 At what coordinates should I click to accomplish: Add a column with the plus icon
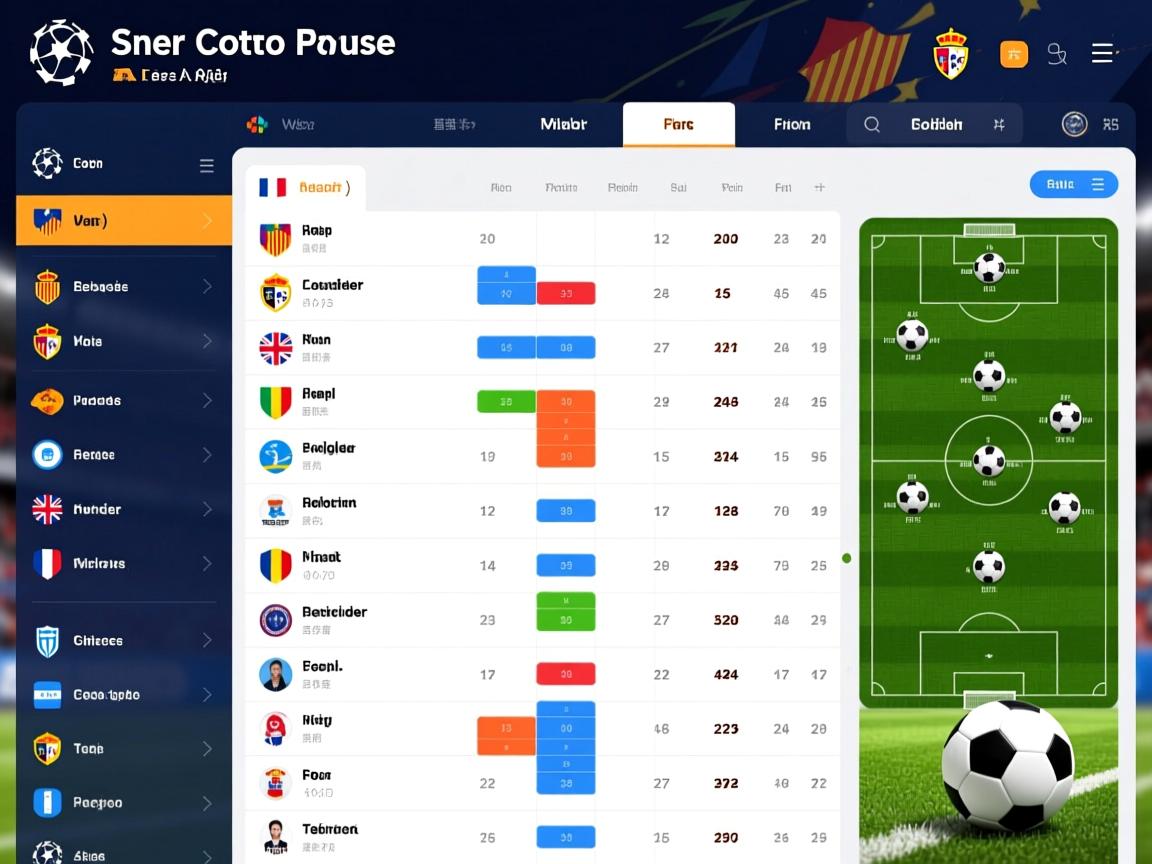[819, 187]
